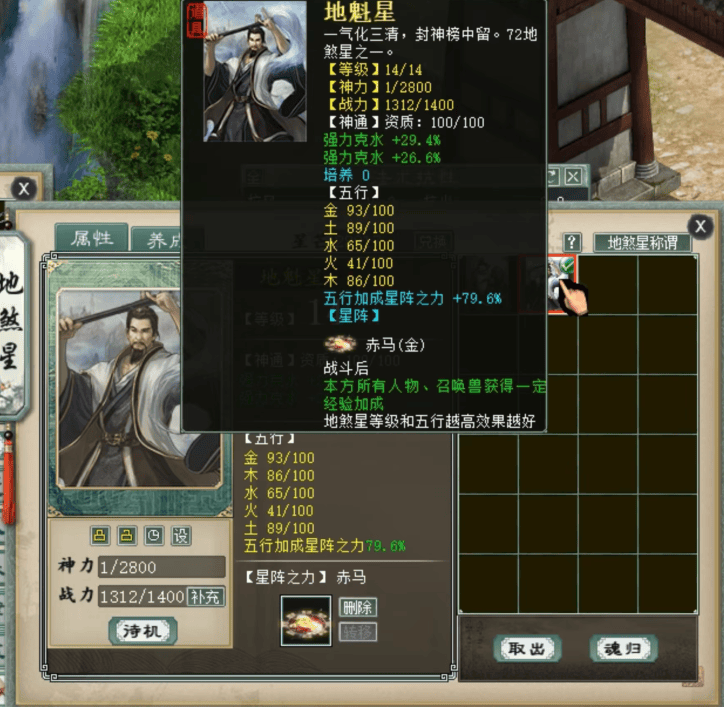724x707 pixels.
Task: Open the question mark help button
Action: pos(572,242)
